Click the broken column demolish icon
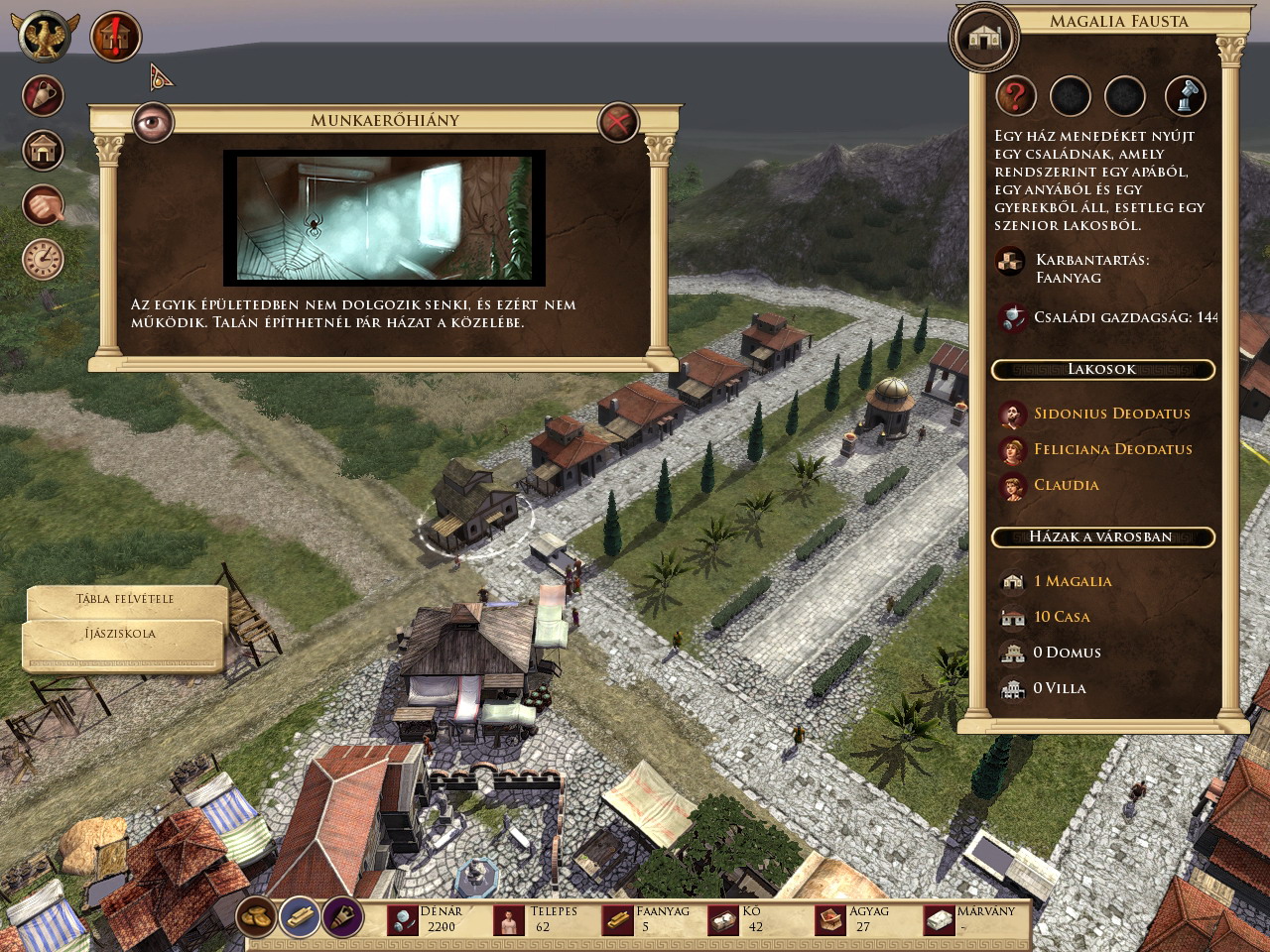 [1185, 96]
